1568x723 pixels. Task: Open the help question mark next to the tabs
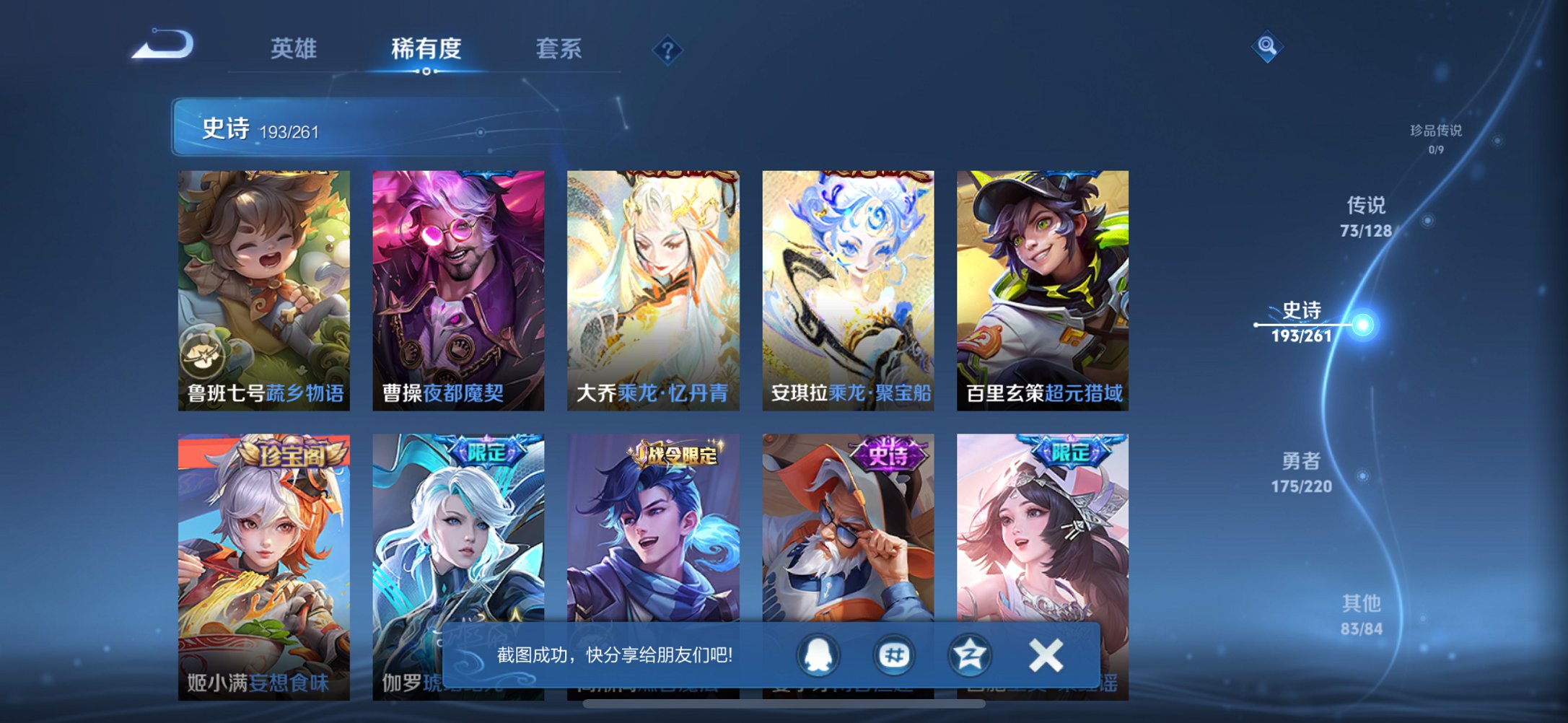667,51
